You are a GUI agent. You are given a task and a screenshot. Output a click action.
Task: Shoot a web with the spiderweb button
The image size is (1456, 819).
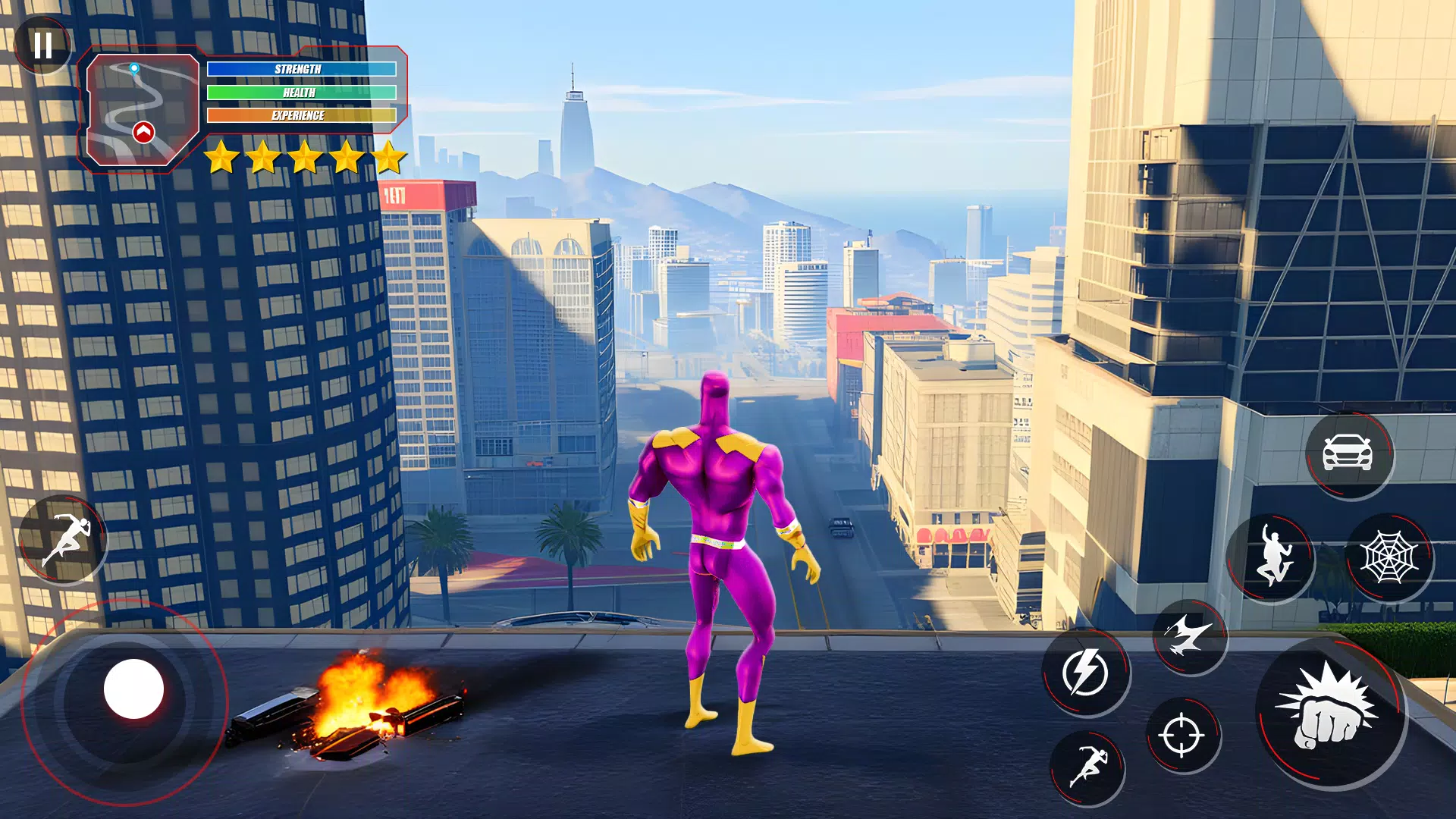coord(1389,558)
